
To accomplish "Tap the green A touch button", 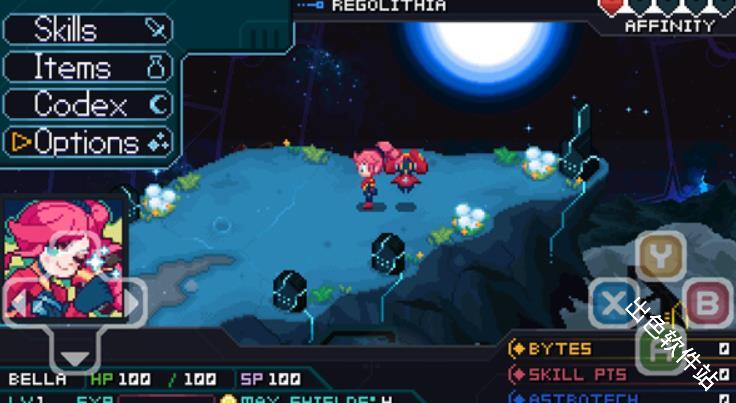I will click(x=661, y=350).
